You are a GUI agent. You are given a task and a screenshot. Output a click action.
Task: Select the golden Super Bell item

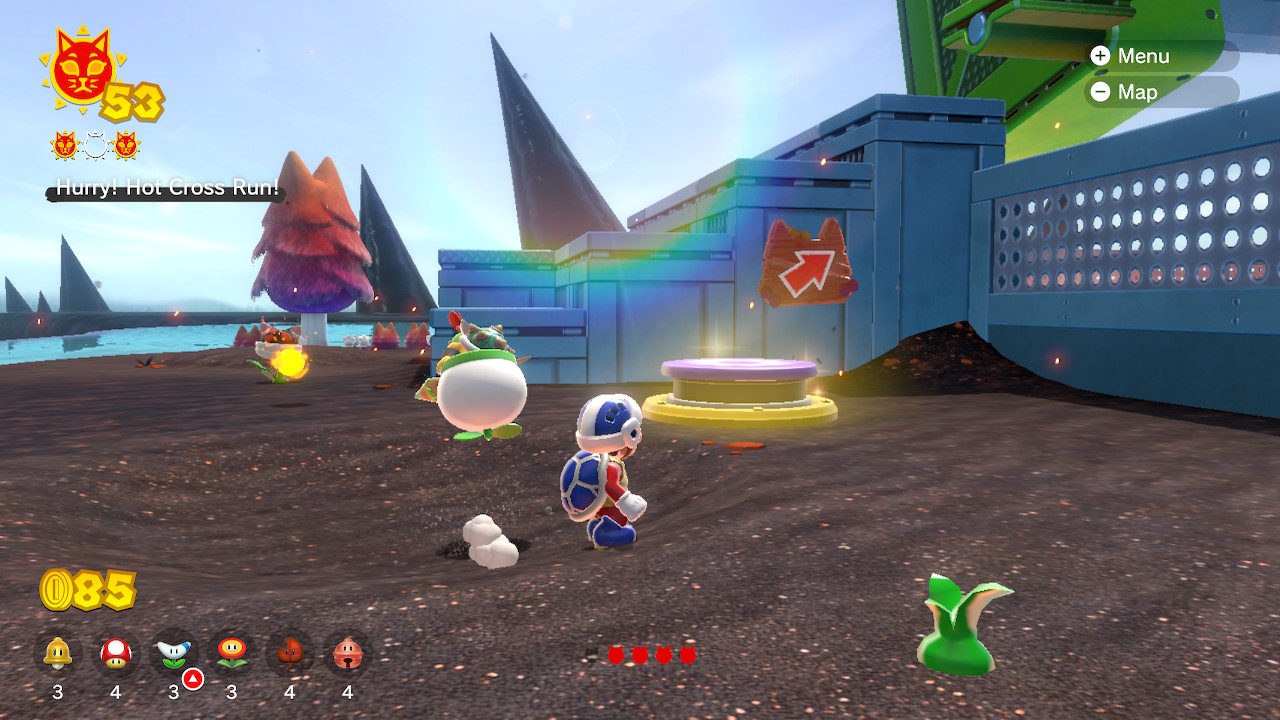click(57, 653)
